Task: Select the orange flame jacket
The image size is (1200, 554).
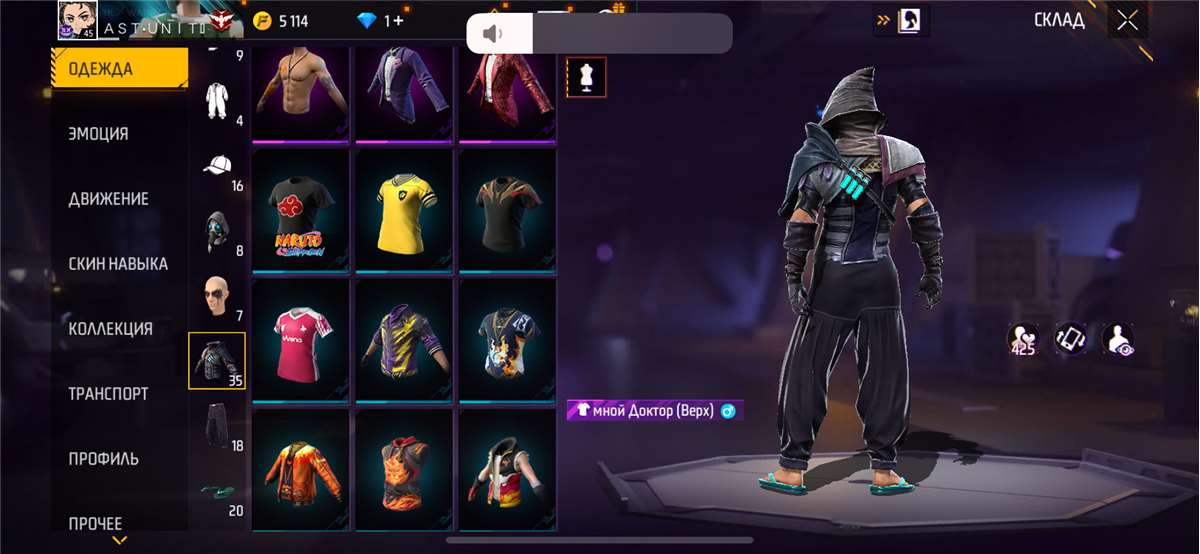Action: pos(299,469)
